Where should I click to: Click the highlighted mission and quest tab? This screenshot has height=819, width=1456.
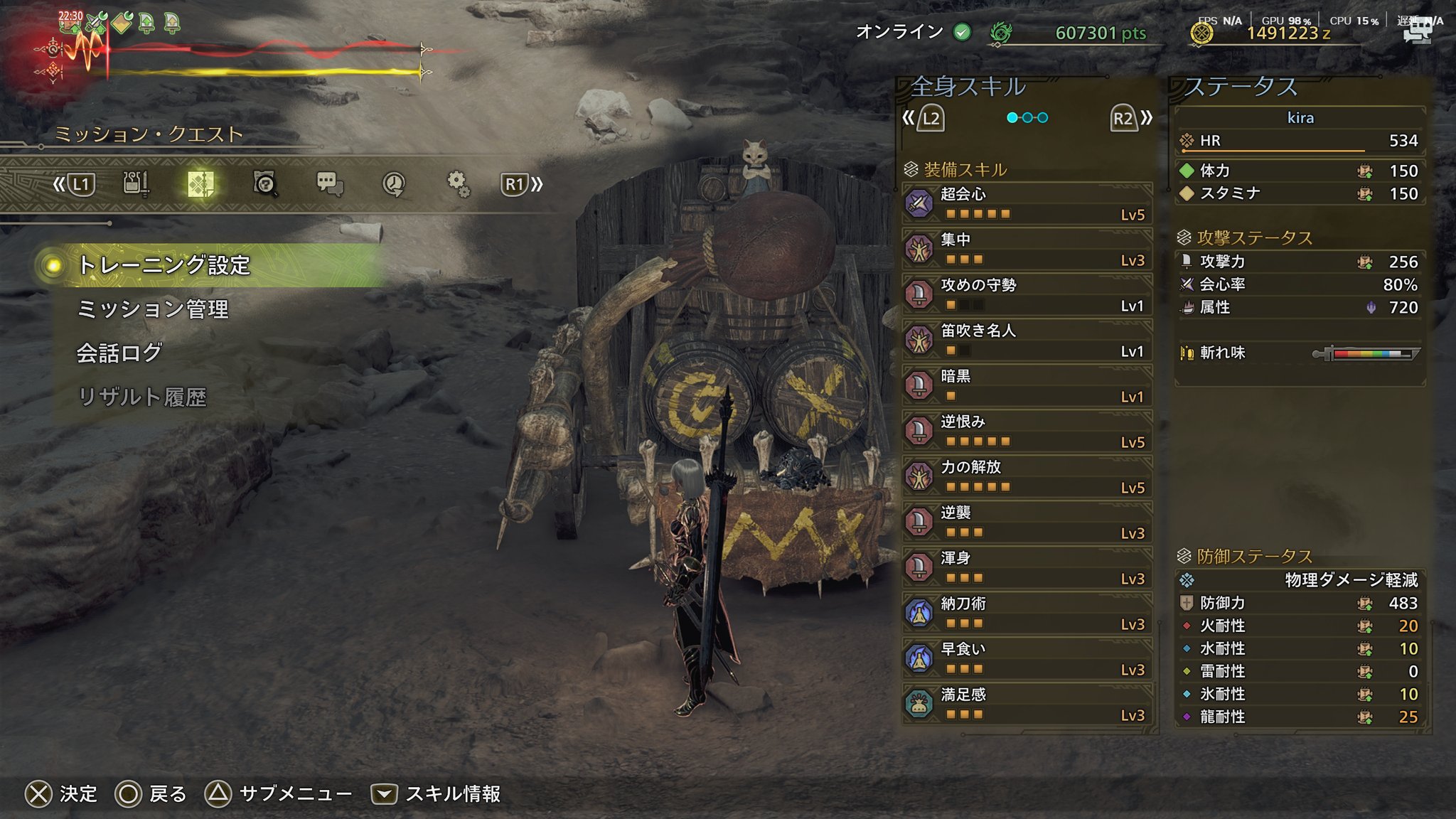coord(200,184)
